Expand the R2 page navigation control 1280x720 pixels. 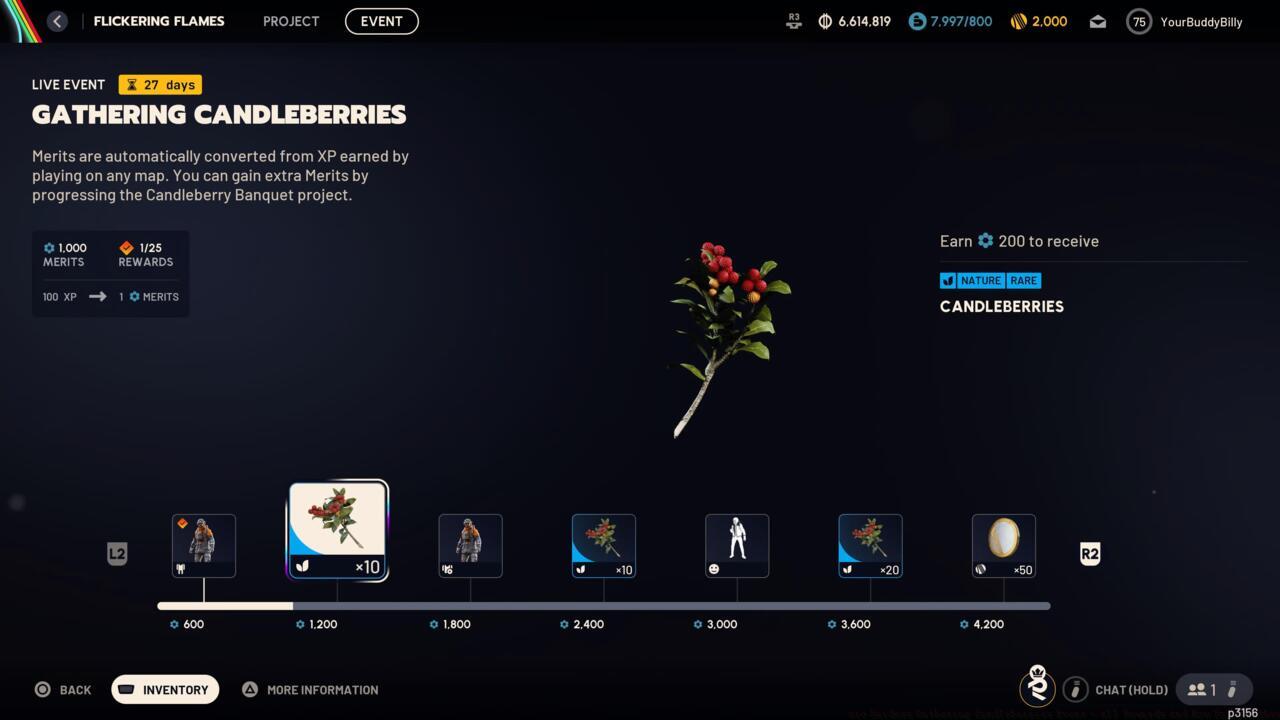coord(1089,553)
